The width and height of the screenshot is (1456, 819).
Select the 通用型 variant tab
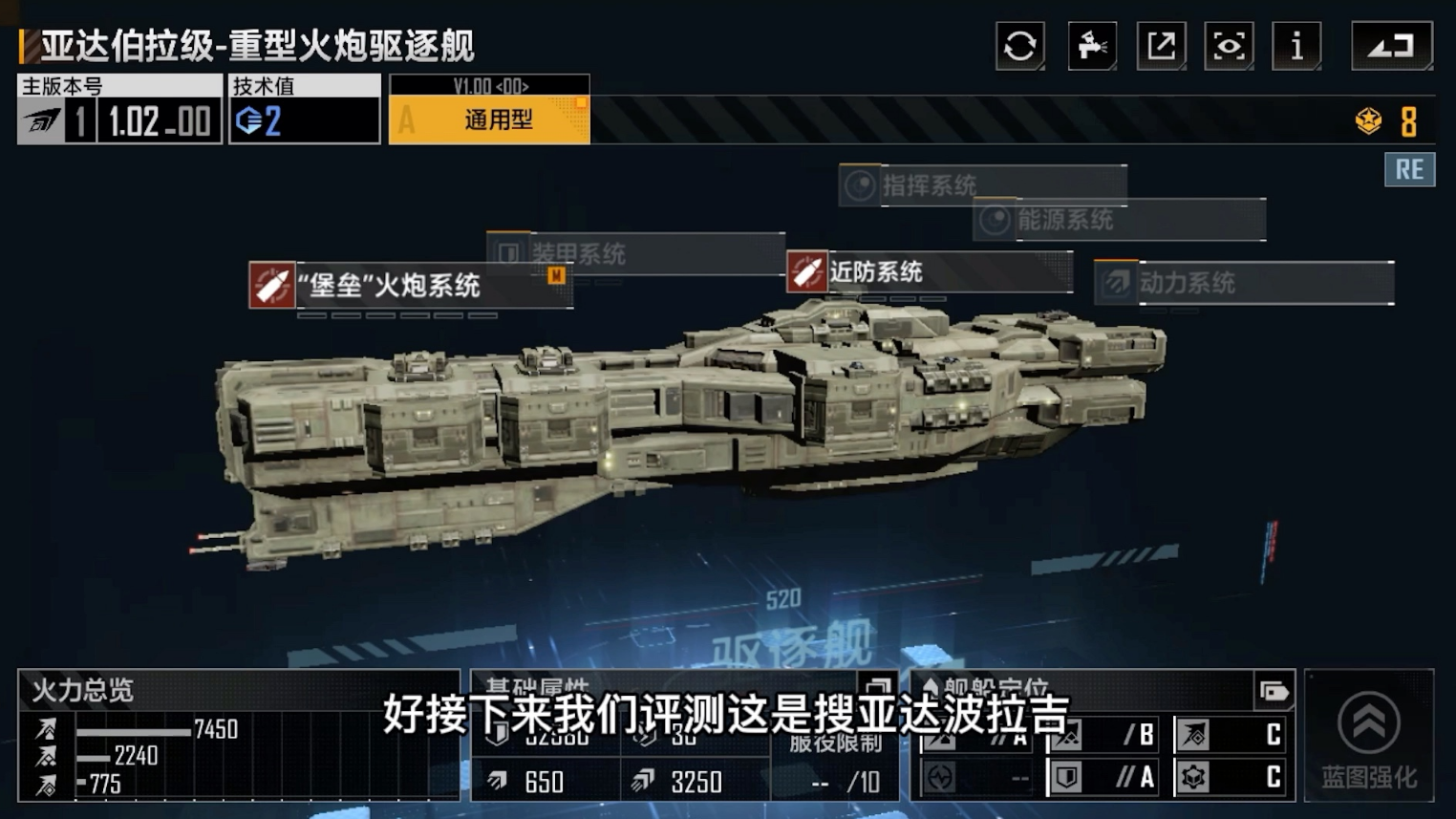pyautogui.click(x=489, y=120)
